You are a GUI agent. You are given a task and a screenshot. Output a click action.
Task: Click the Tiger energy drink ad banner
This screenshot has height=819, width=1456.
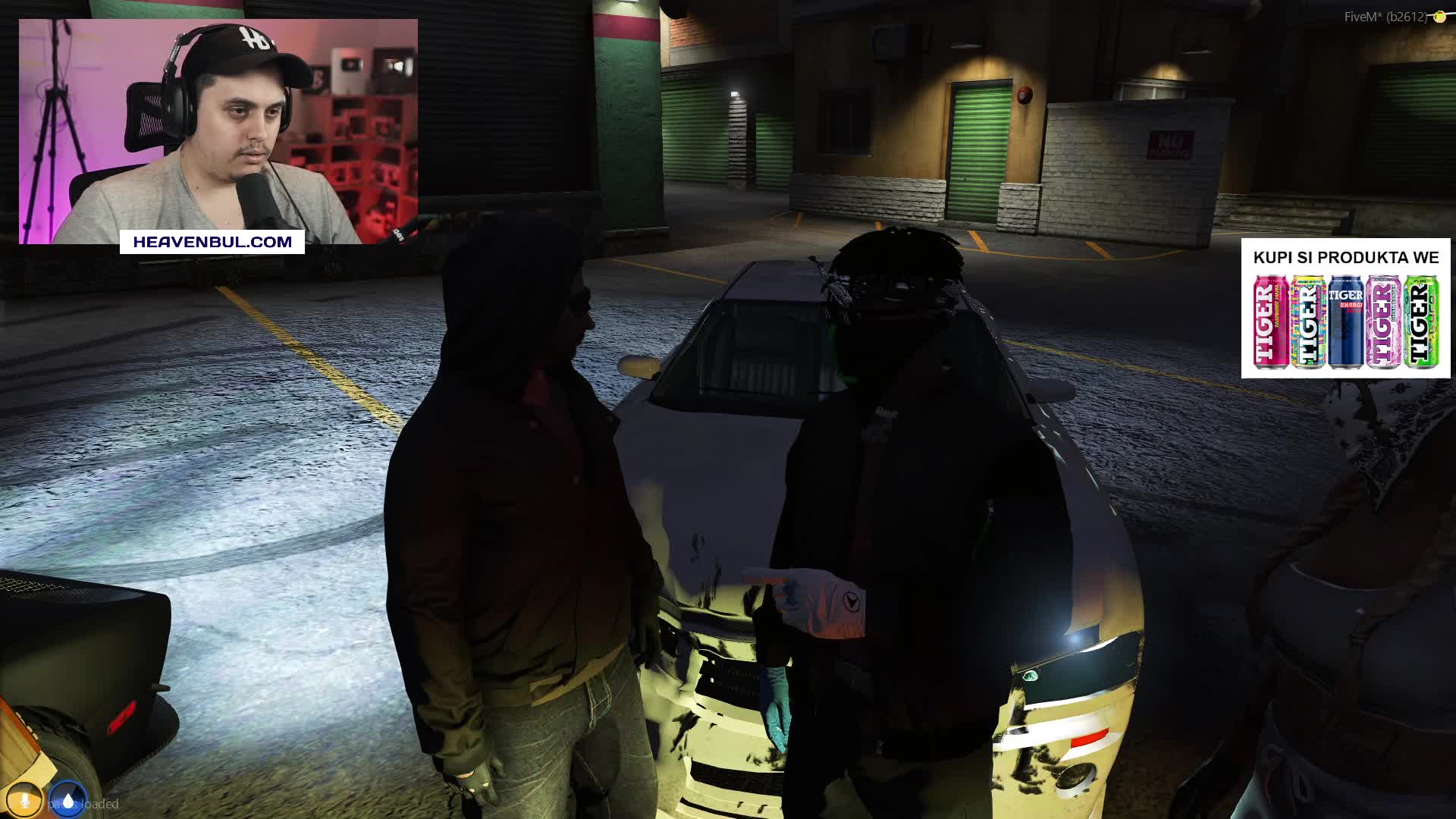point(1345,309)
